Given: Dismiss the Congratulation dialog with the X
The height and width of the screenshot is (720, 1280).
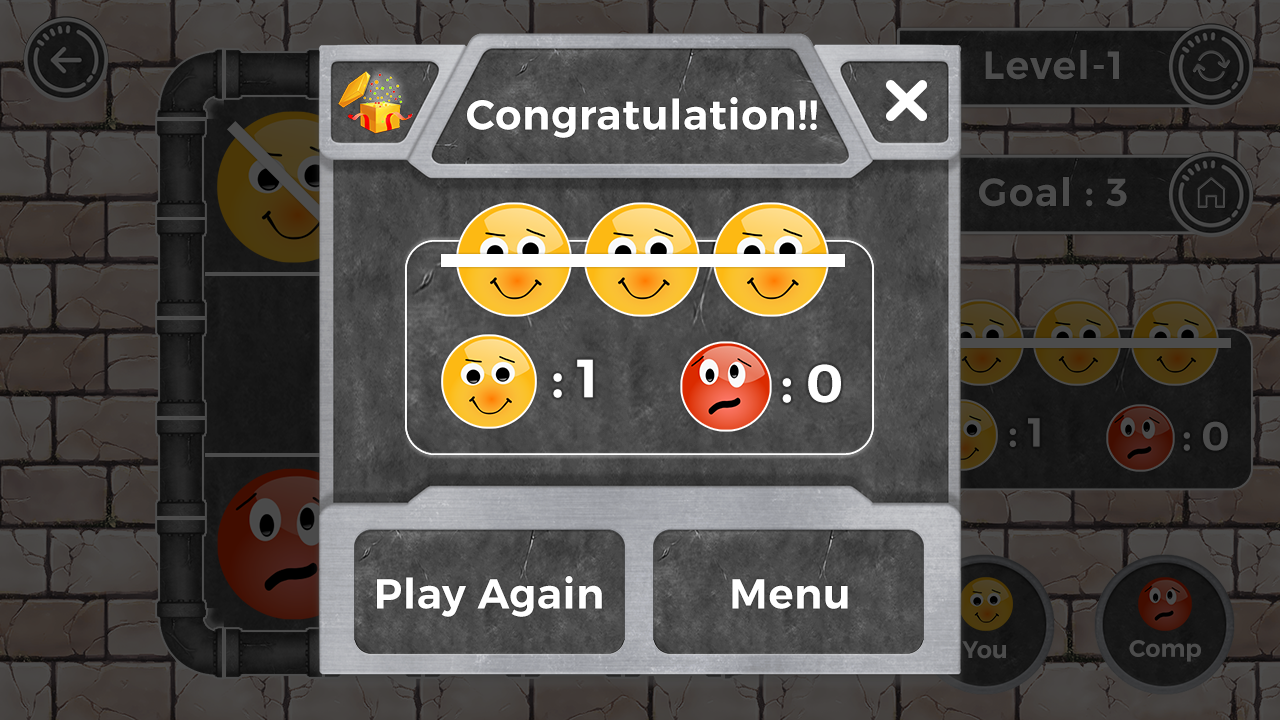Looking at the screenshot, I should (906, 99).
